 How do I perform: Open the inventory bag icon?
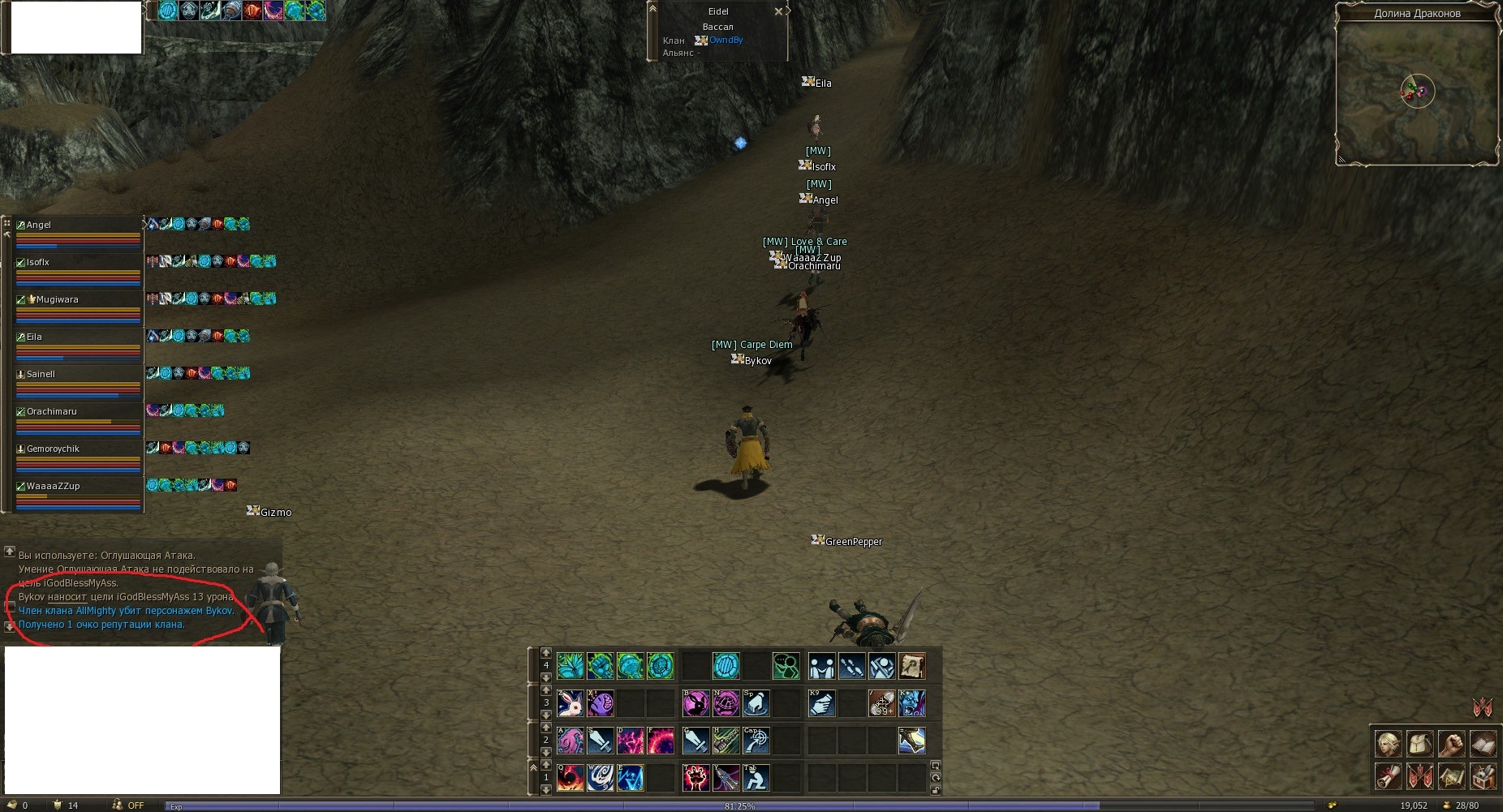1419,743
